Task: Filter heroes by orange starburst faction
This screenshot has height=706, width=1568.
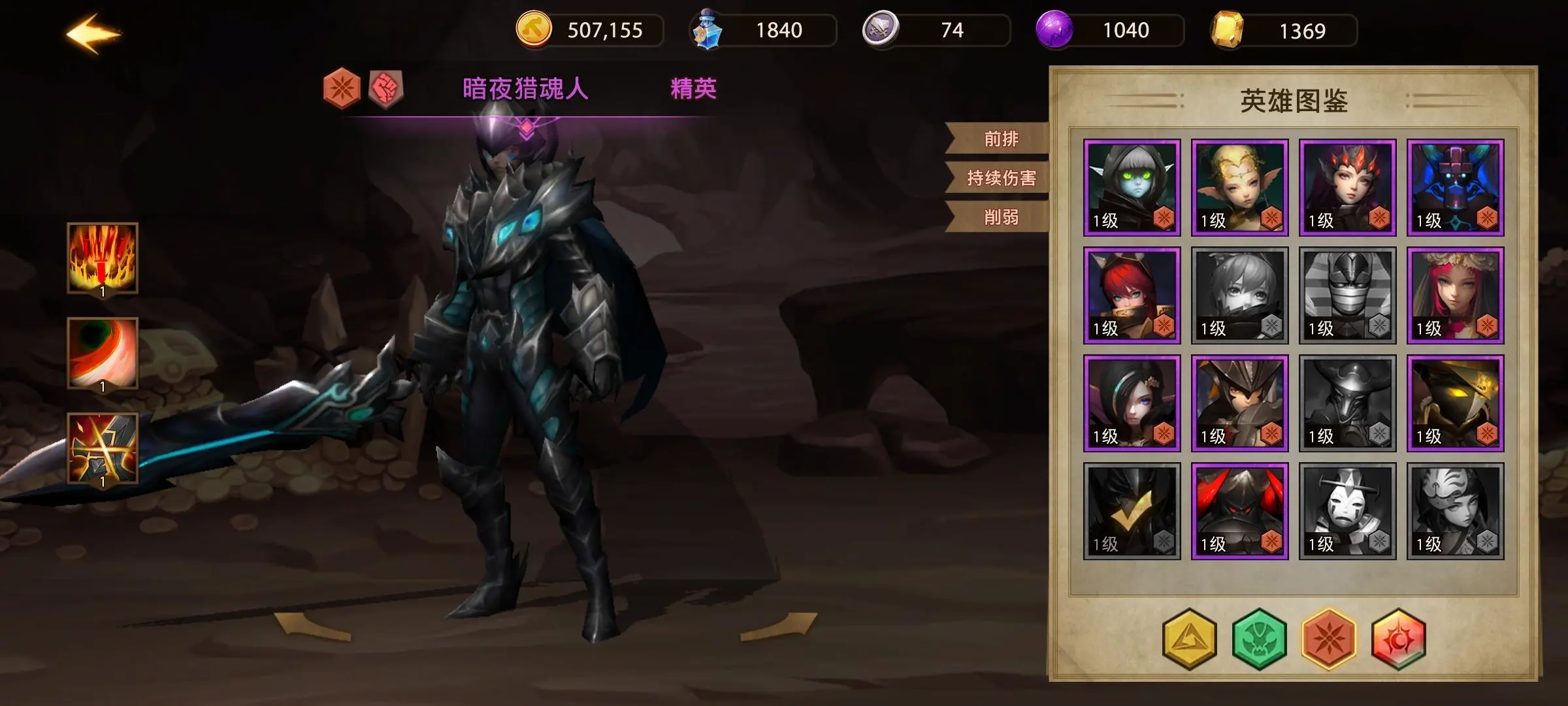Action: click(1328, 639)
